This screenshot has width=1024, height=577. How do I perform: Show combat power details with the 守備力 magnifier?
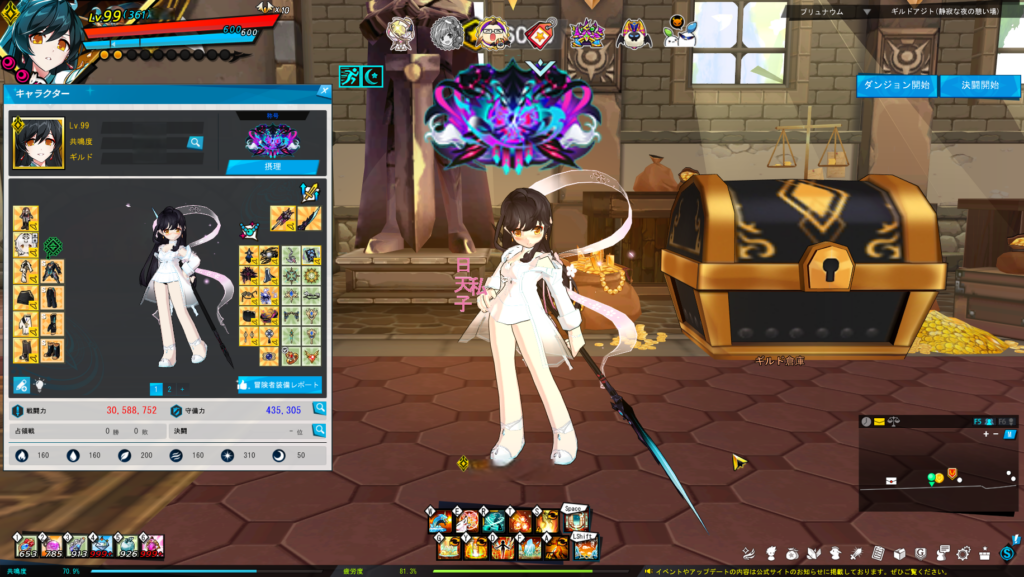(319, 409)
